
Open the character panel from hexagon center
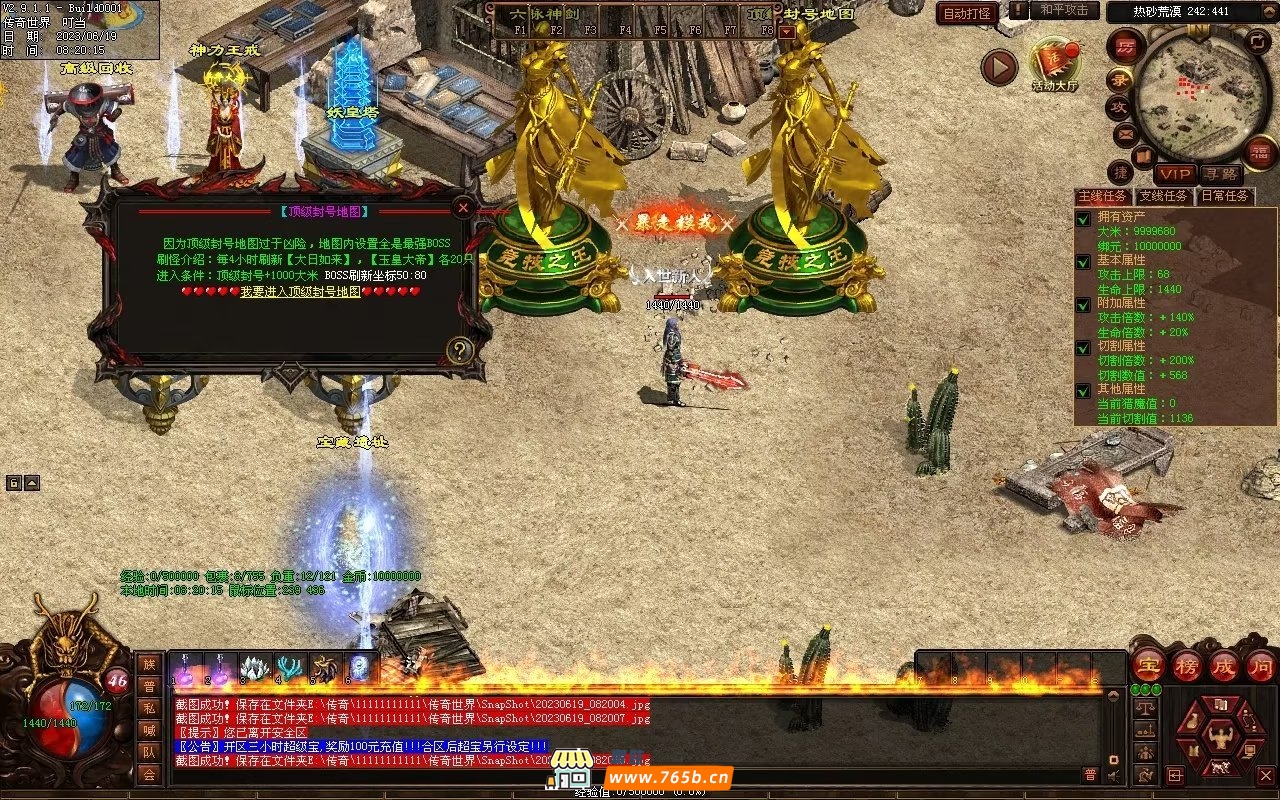1220,738
